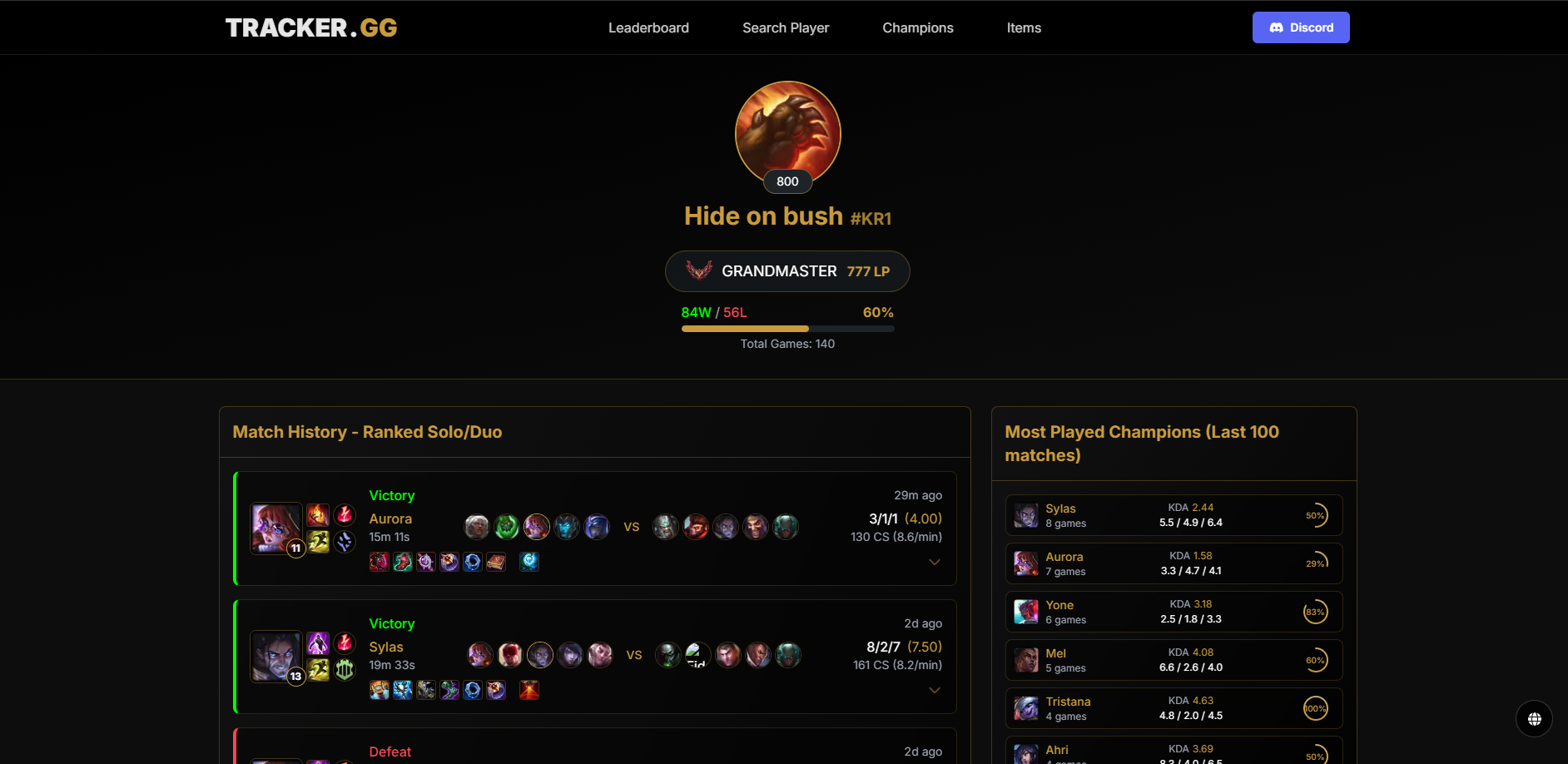Viewport: 1568px width, 764px height.
Task: Select the Ahri champion stats row
Action: pyautogui.click(x=1174, y=752)
